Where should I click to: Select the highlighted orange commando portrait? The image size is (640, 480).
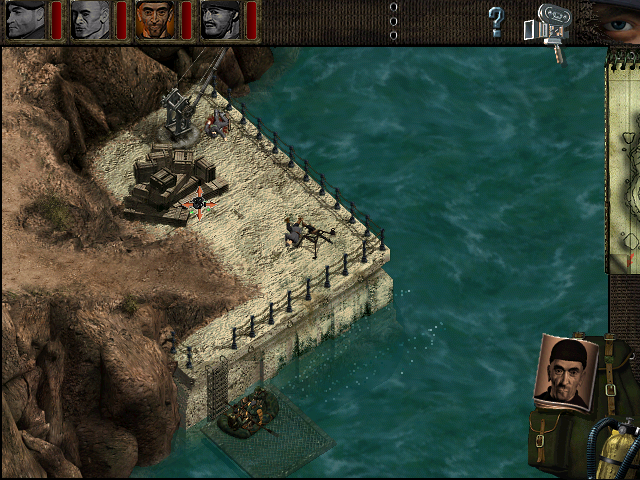[x=156, y=20]
